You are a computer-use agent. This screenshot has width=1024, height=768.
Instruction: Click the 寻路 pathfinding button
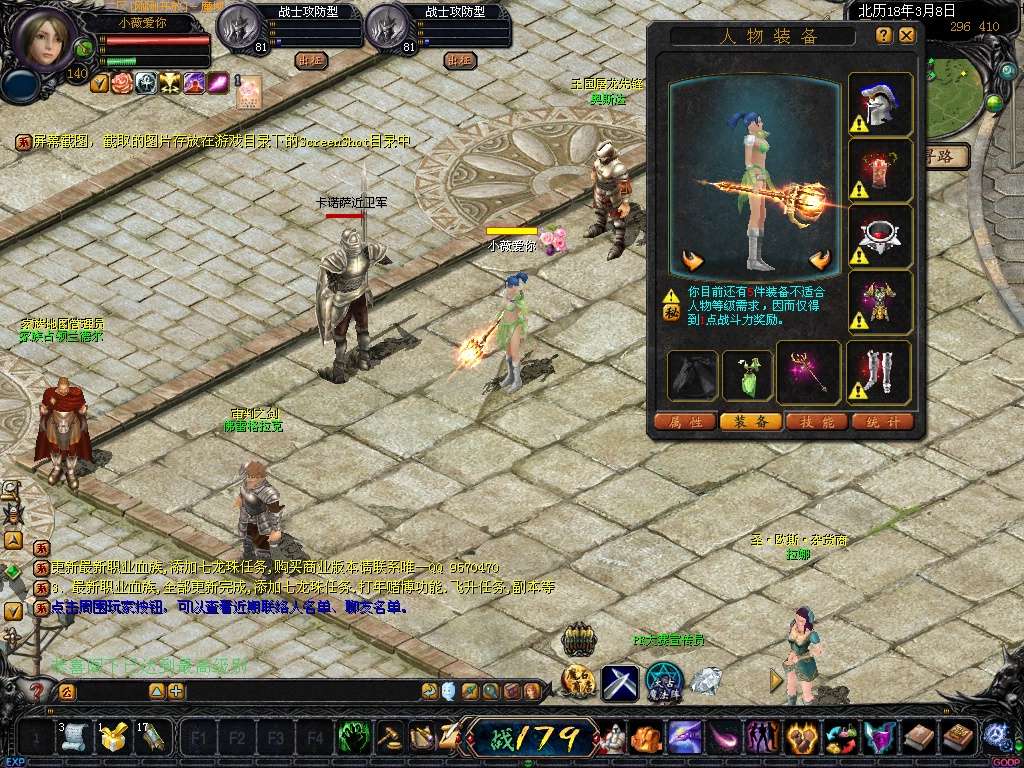click(944, 156)
